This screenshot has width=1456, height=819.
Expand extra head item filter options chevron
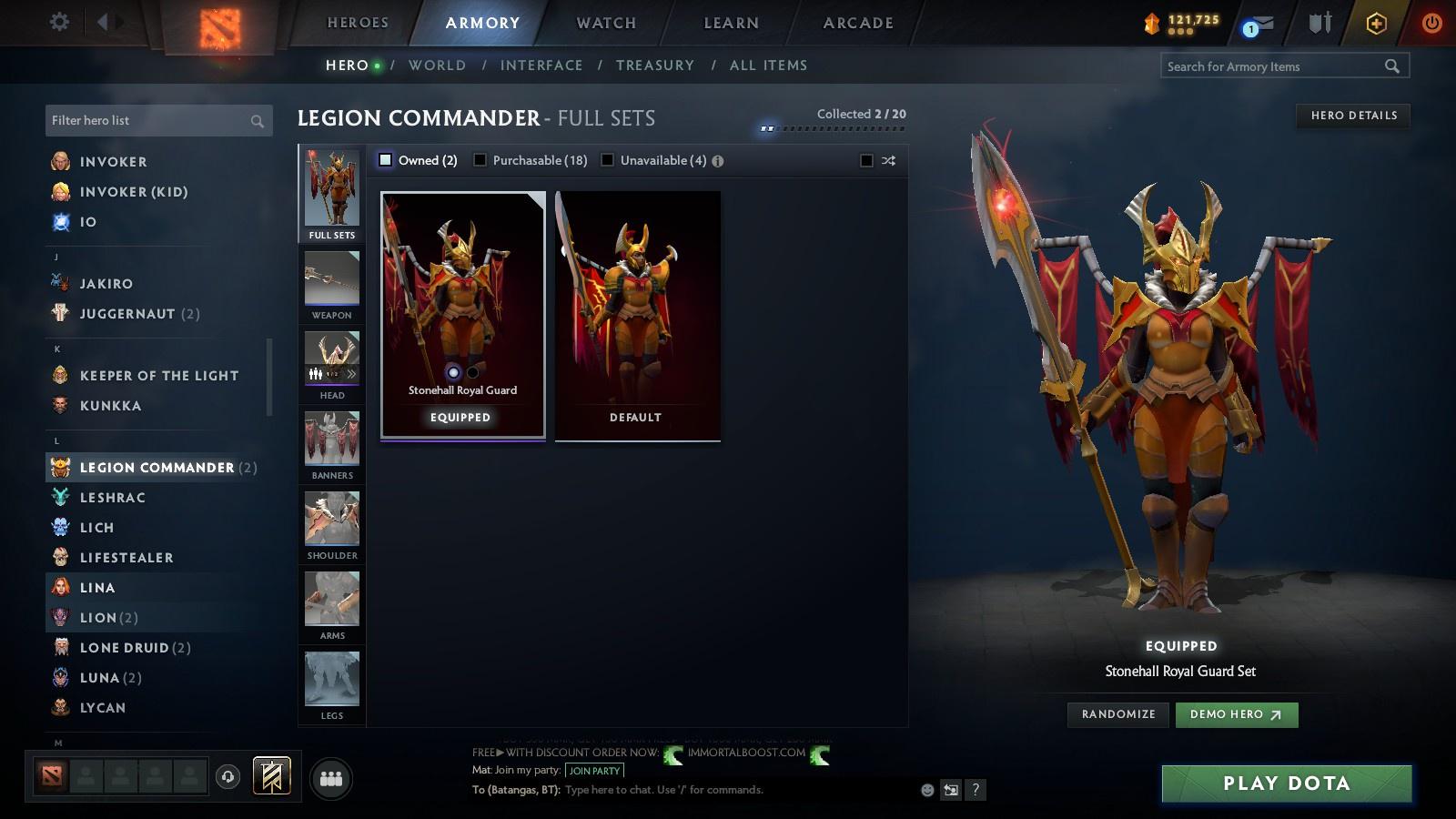(351, 373)
